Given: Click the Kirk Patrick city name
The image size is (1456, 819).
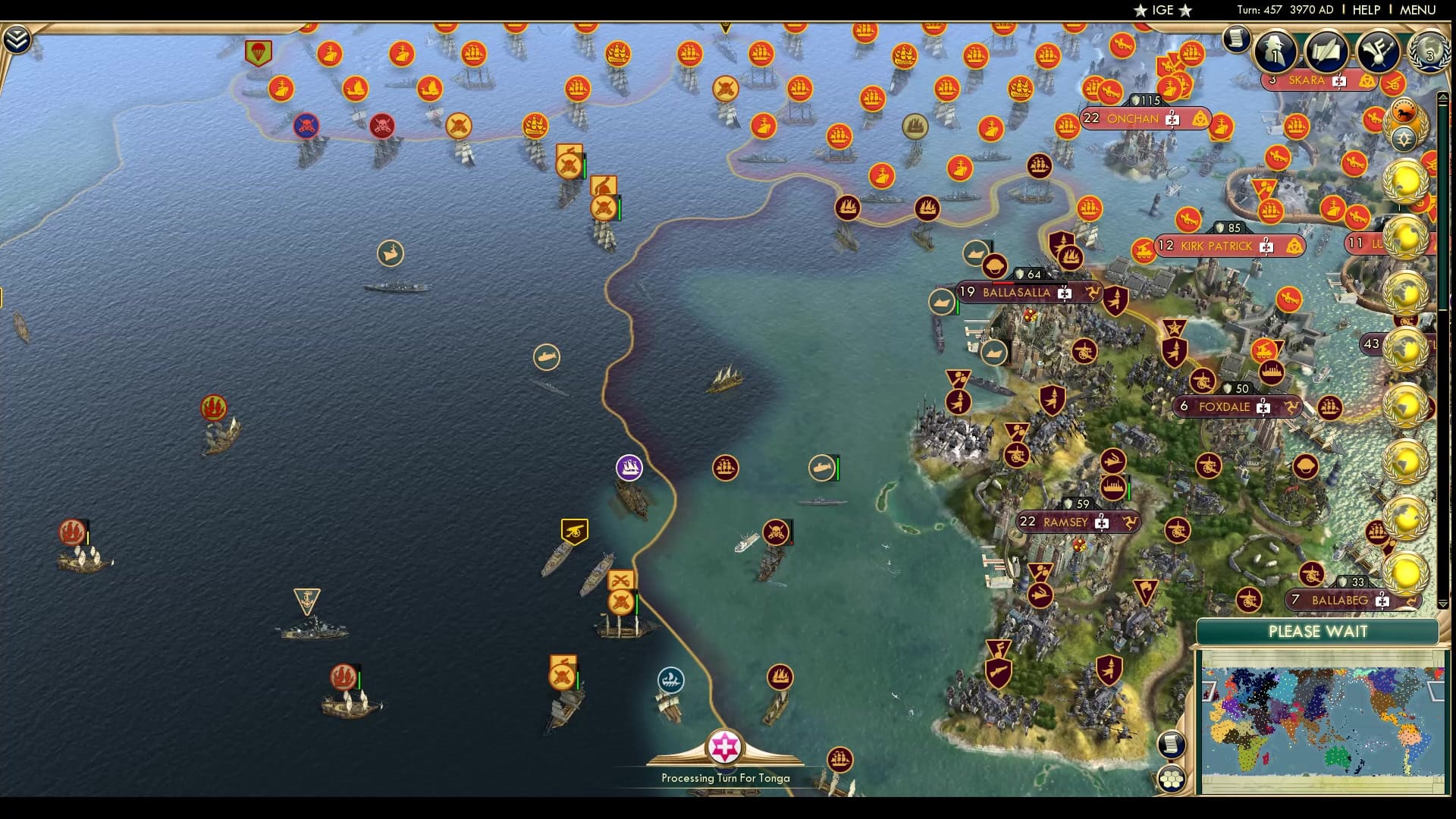Looking at the screenshot, I should [1217, 246].
